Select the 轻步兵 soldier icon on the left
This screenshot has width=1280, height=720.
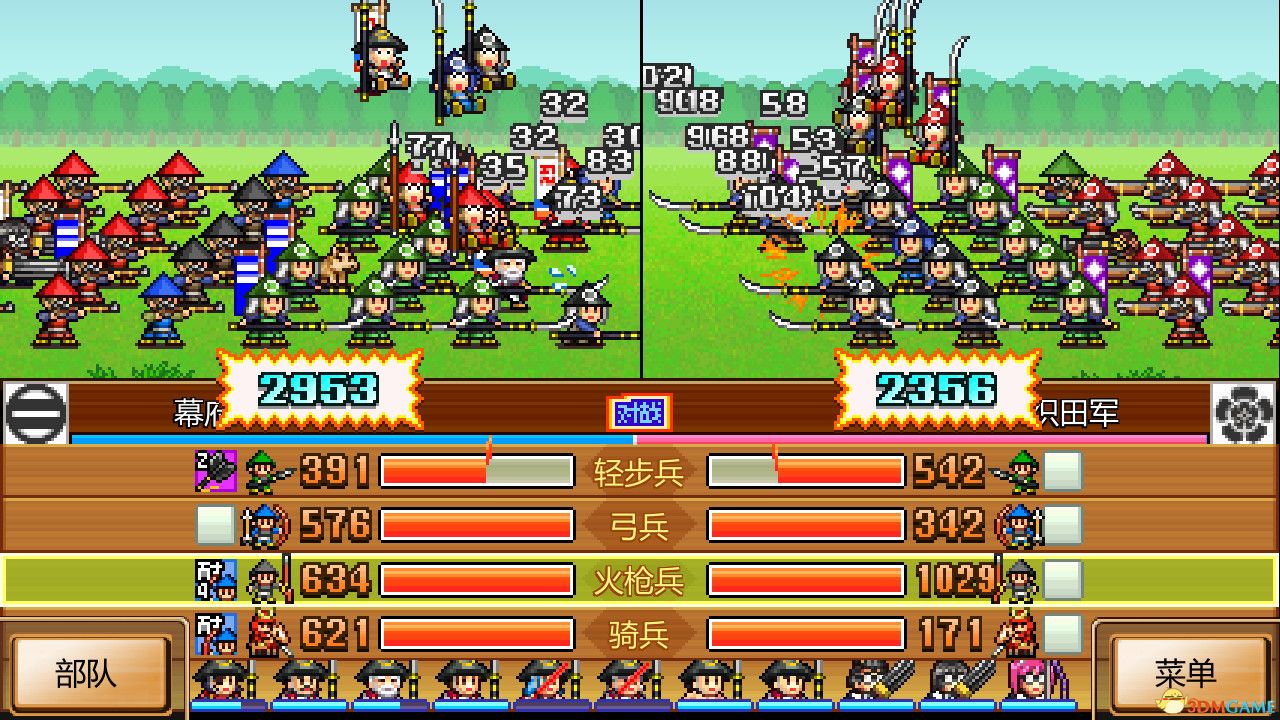click(x=262, y=470)
